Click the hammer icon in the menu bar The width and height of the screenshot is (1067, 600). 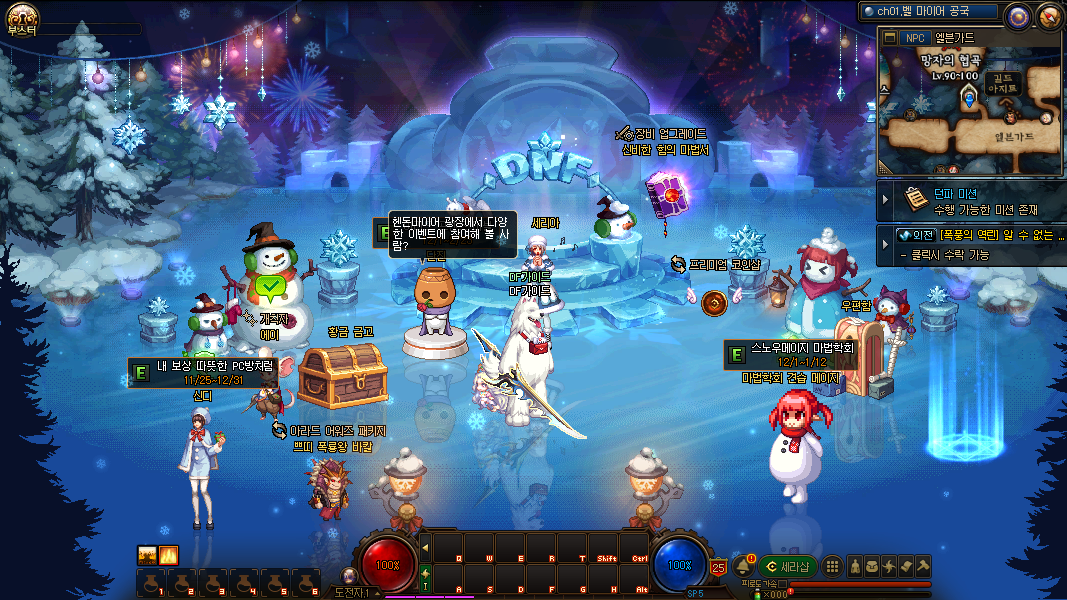(x=922, y=566)
